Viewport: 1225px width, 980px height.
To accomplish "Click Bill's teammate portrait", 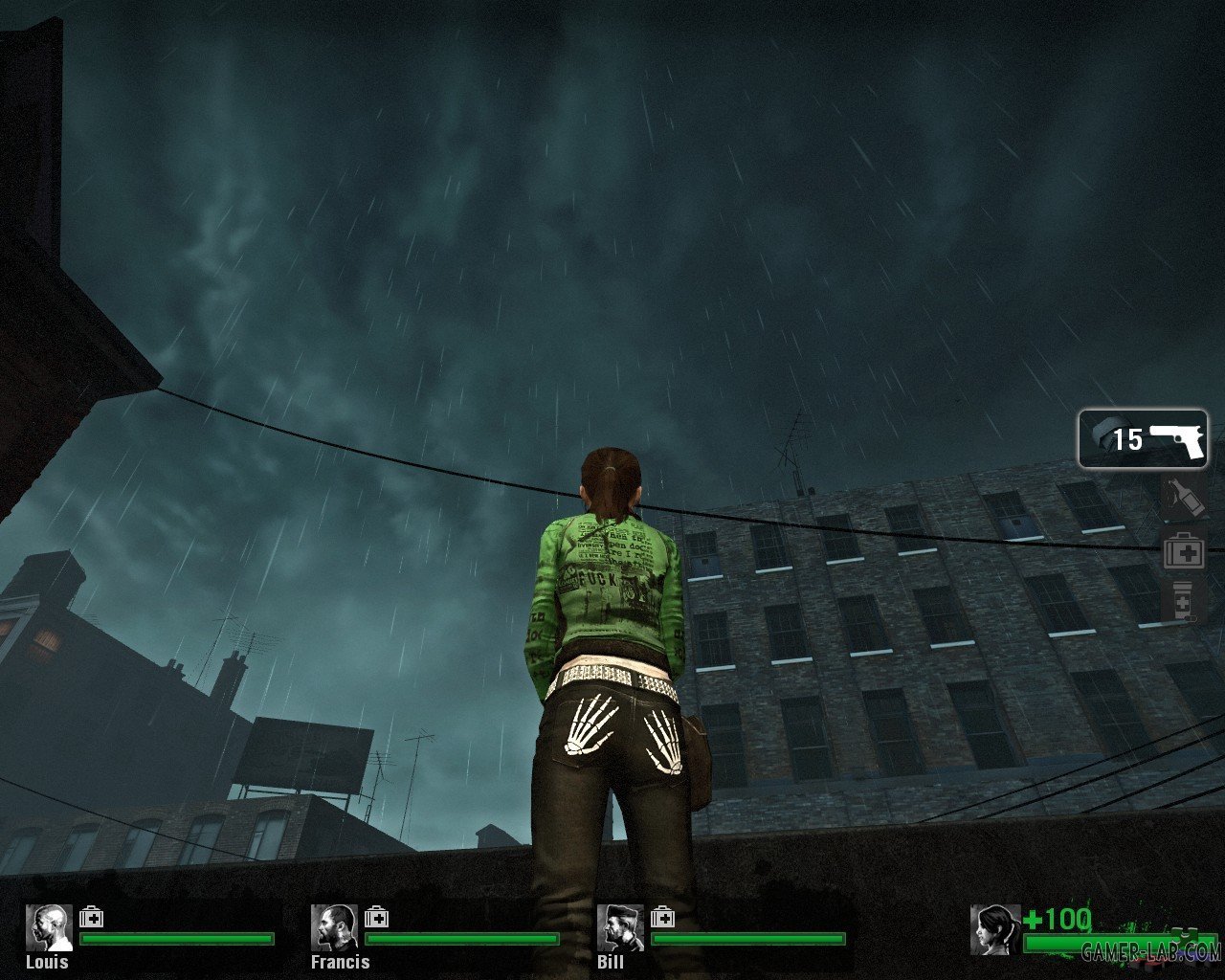I will tap(620, 927).
